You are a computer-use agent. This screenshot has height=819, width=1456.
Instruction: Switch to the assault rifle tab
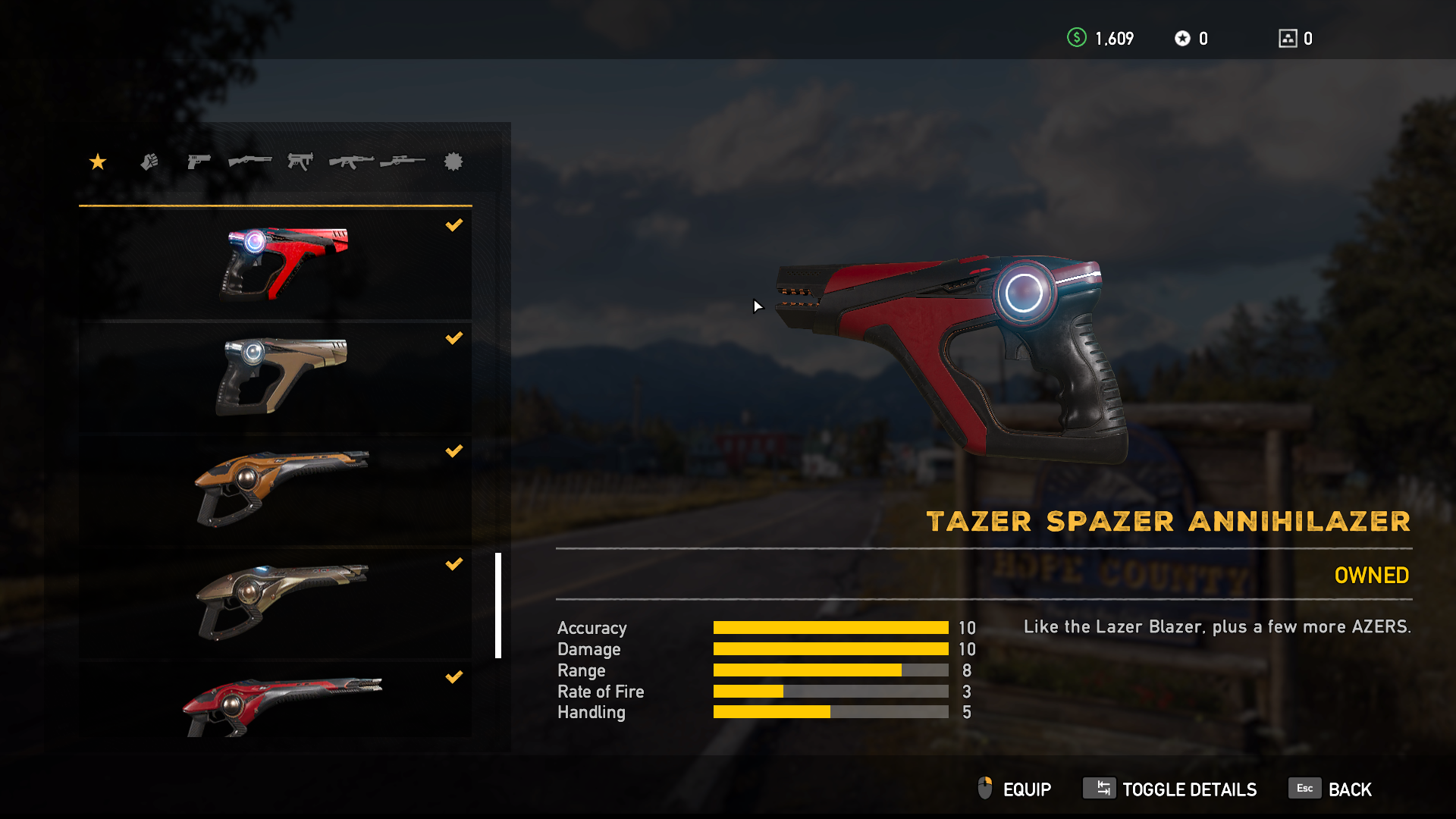351,162
